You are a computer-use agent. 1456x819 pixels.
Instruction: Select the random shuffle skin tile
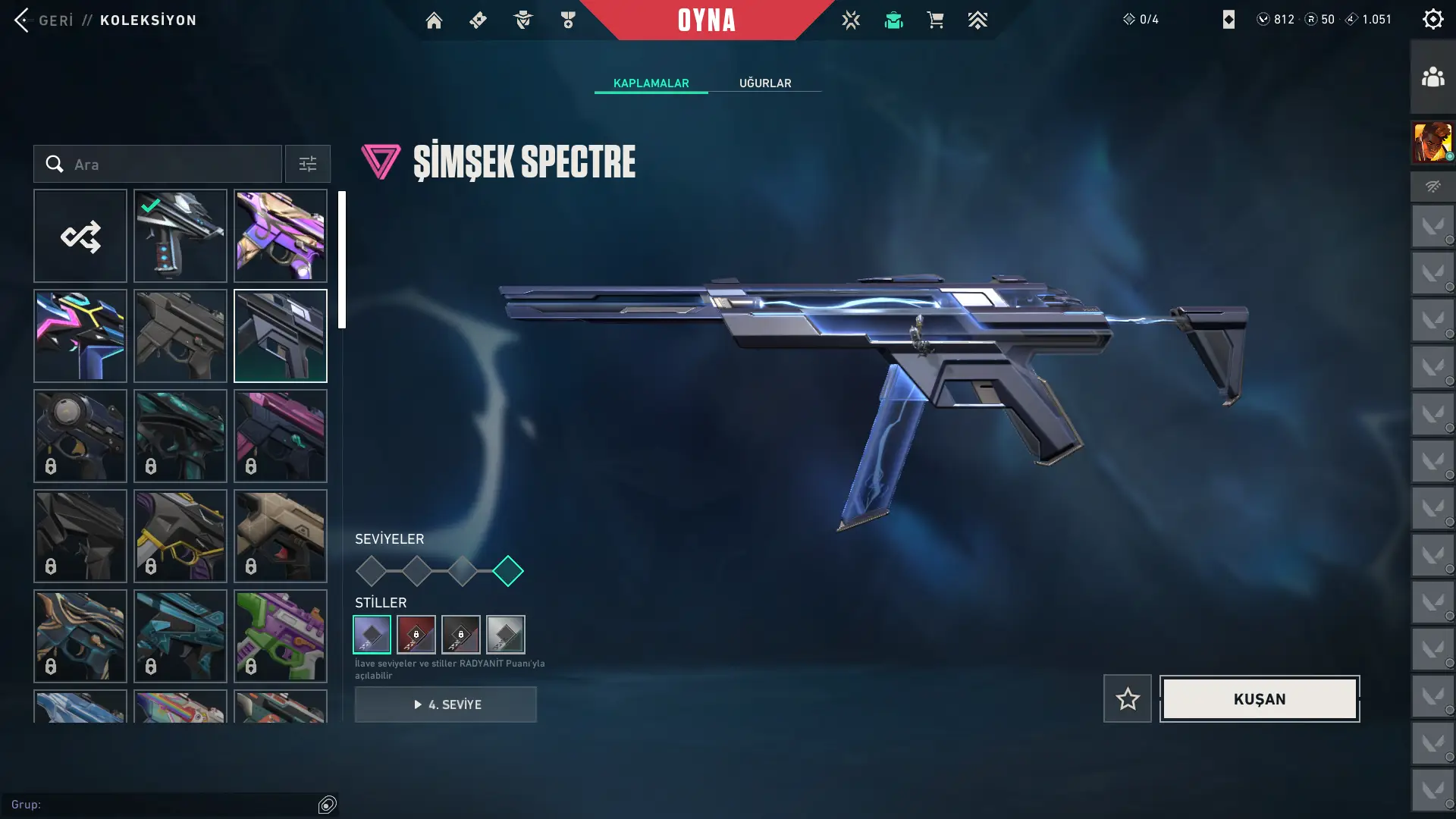coord(80,236)
